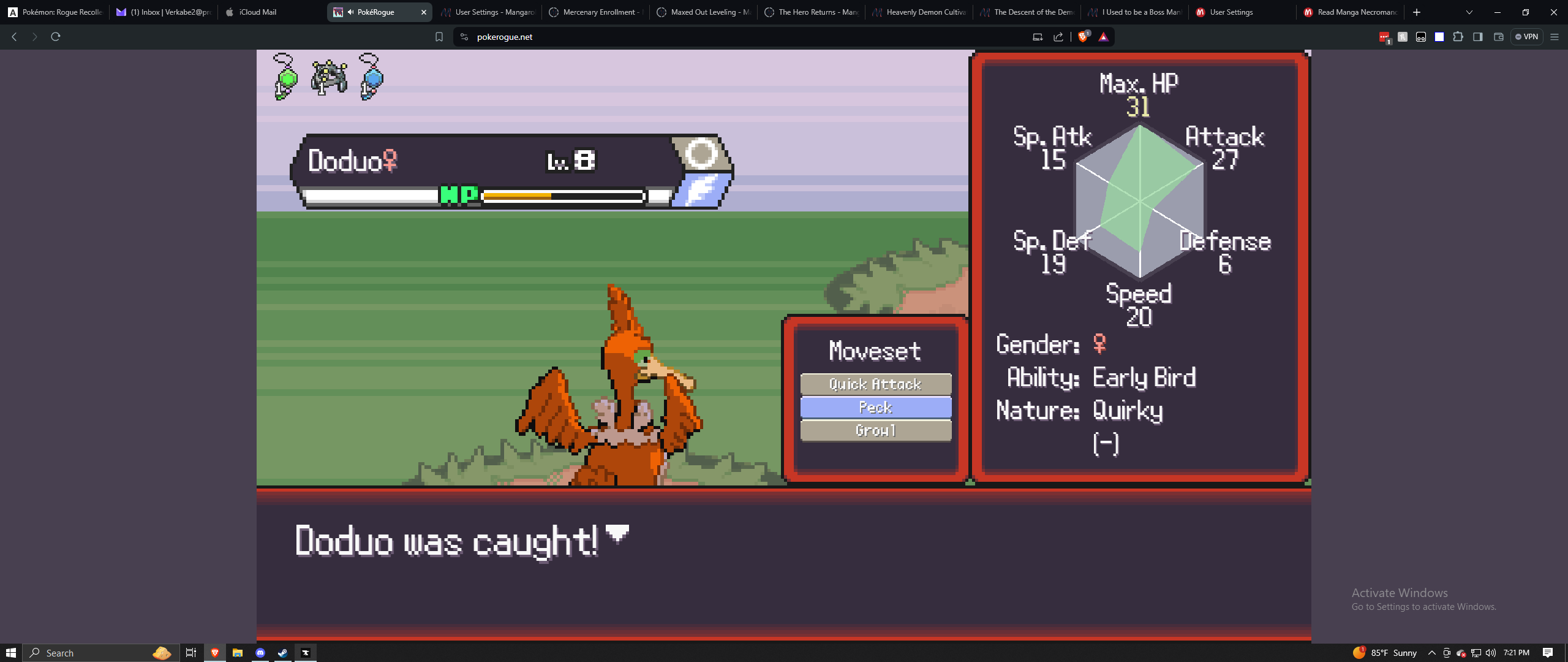Screen dimensions: 1568x662
Task: Open Discord from the taskbar
Action: (260, 652)
